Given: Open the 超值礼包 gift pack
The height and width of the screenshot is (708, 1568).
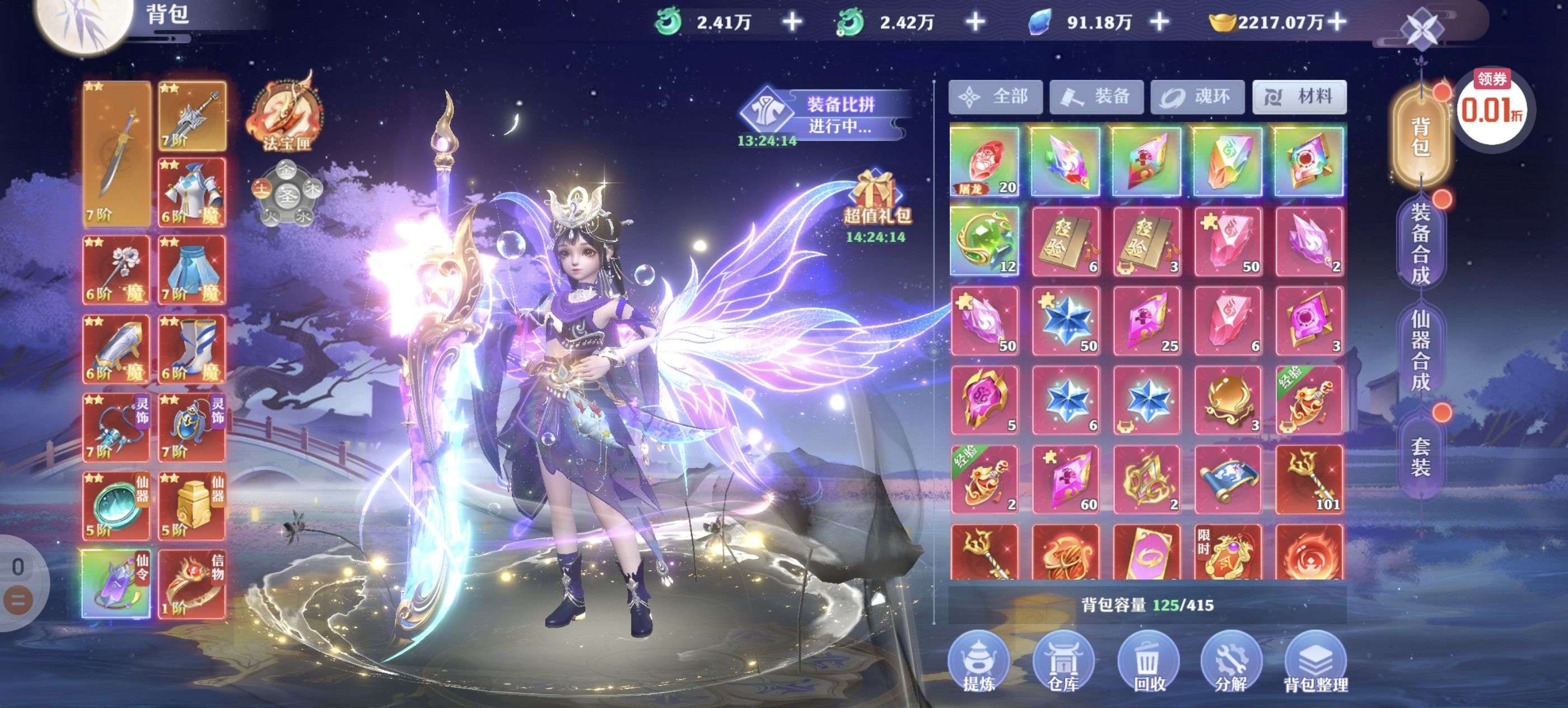Looking at the screenshot, I should click(x=876, y=201).
